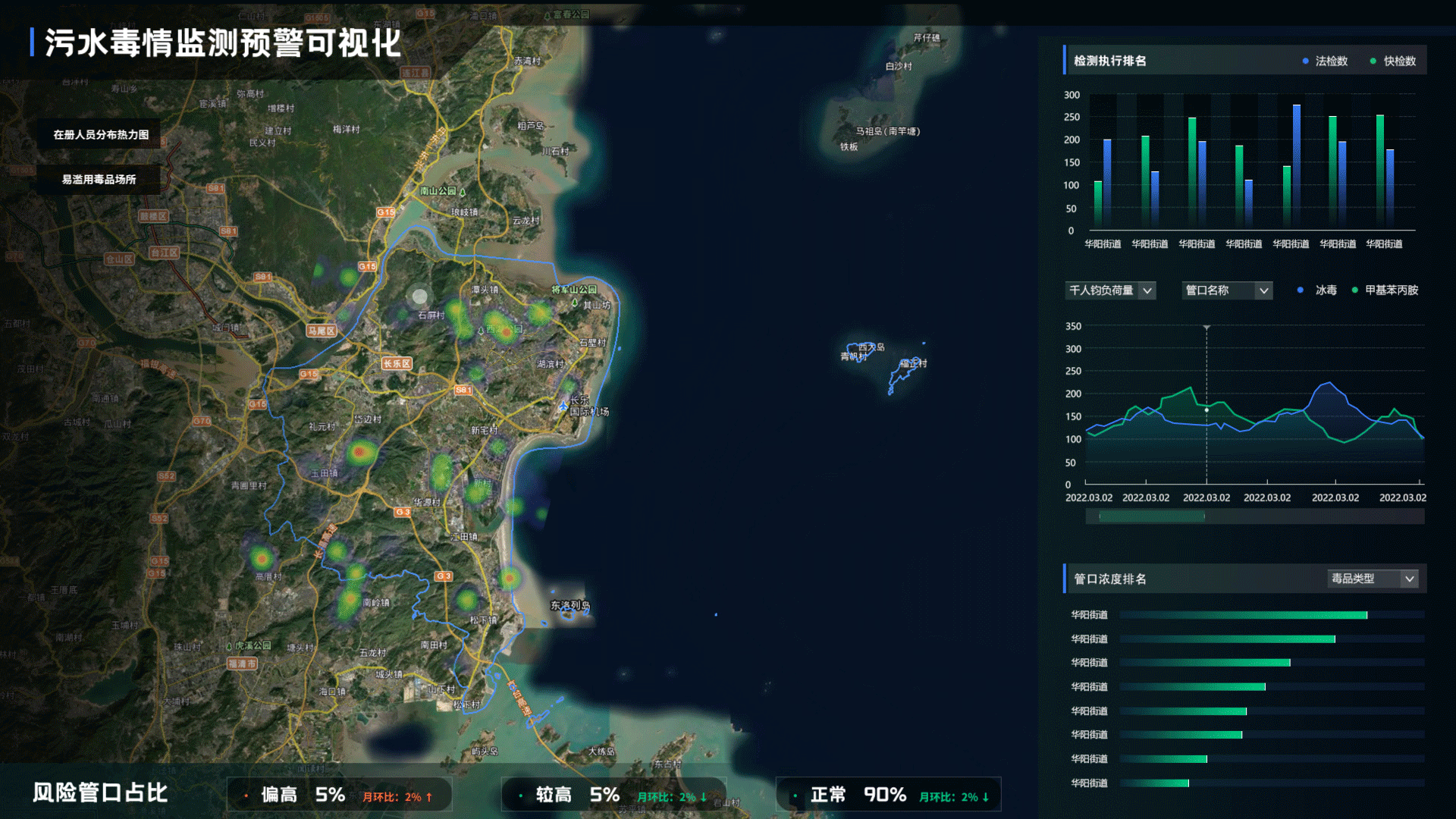Screen dimensions: 1456x819
Task: Open 易滥用毒品场所 view
Action: point(99,179)
